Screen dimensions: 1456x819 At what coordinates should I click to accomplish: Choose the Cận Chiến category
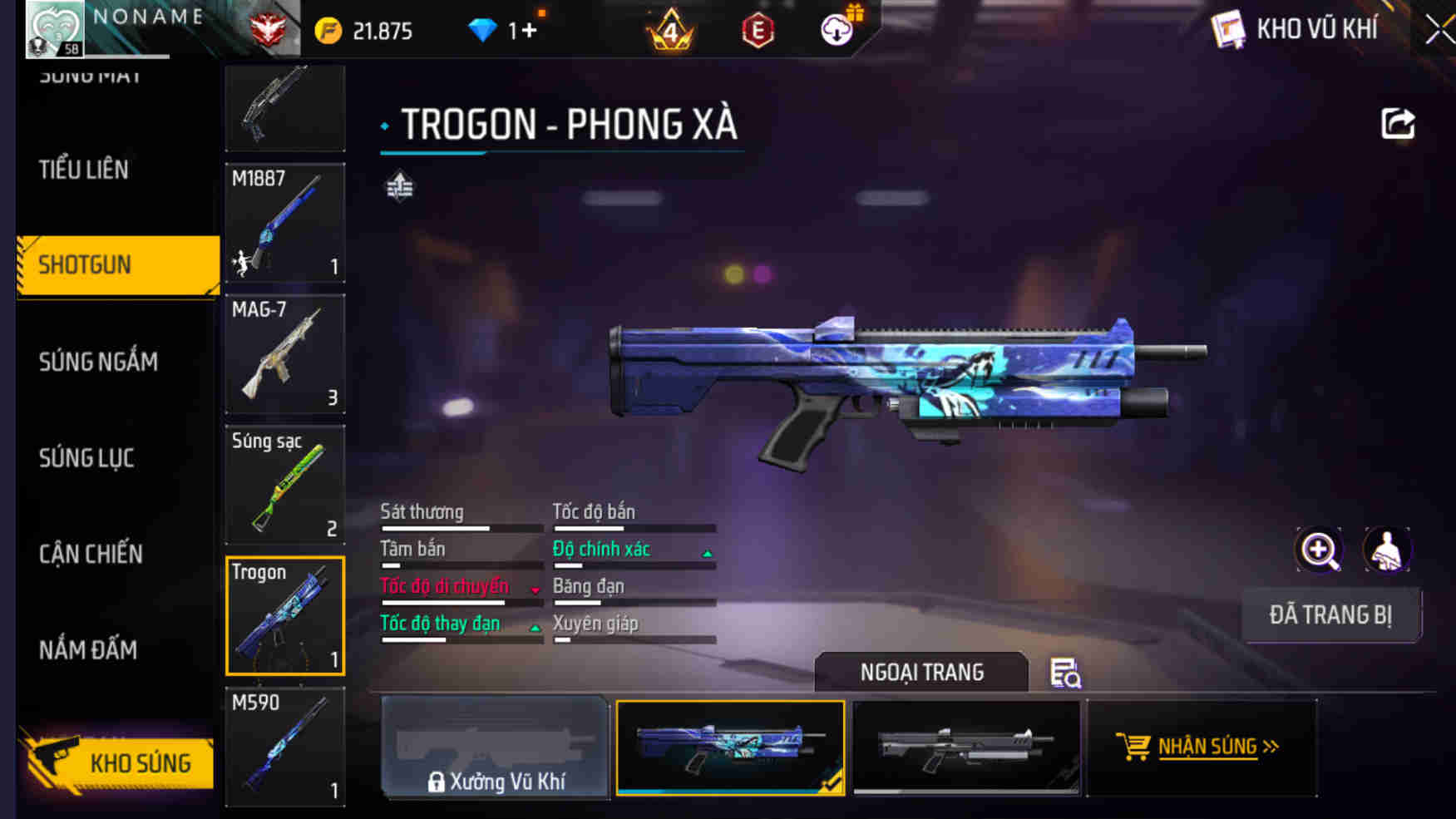coord(91,554)
